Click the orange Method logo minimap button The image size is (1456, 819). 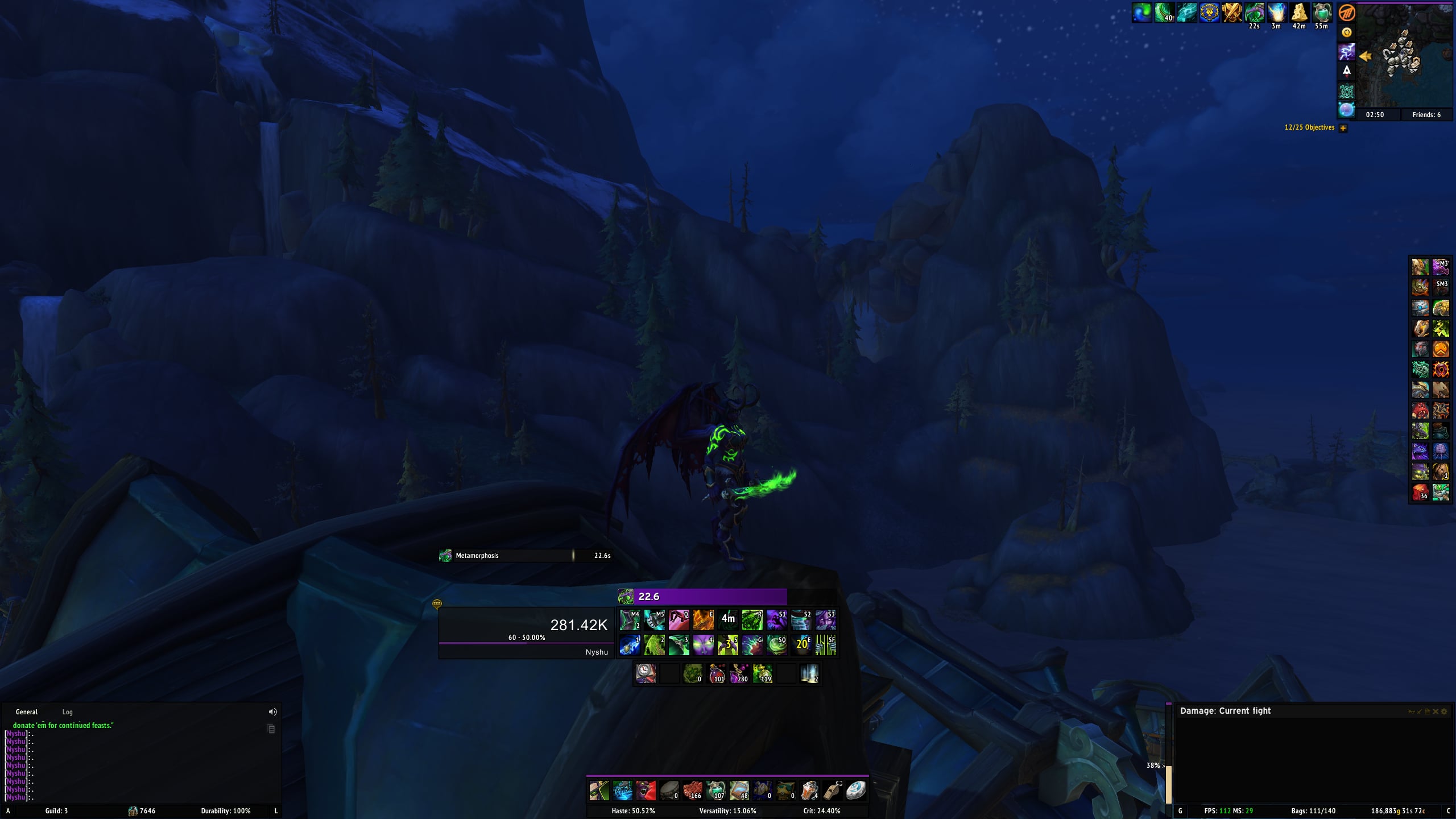(x=1347, y=13)
